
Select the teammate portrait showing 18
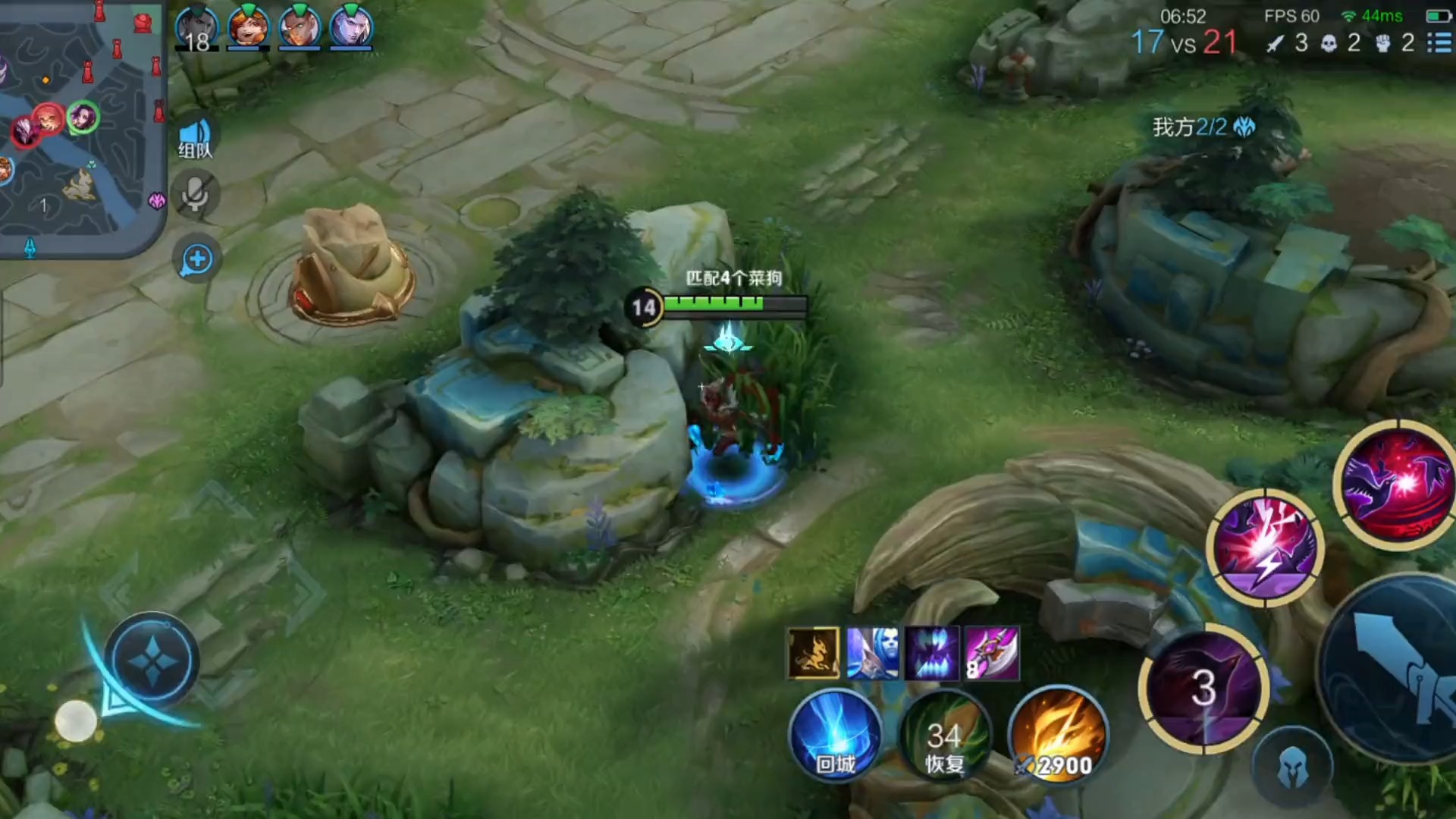point(197,27)
